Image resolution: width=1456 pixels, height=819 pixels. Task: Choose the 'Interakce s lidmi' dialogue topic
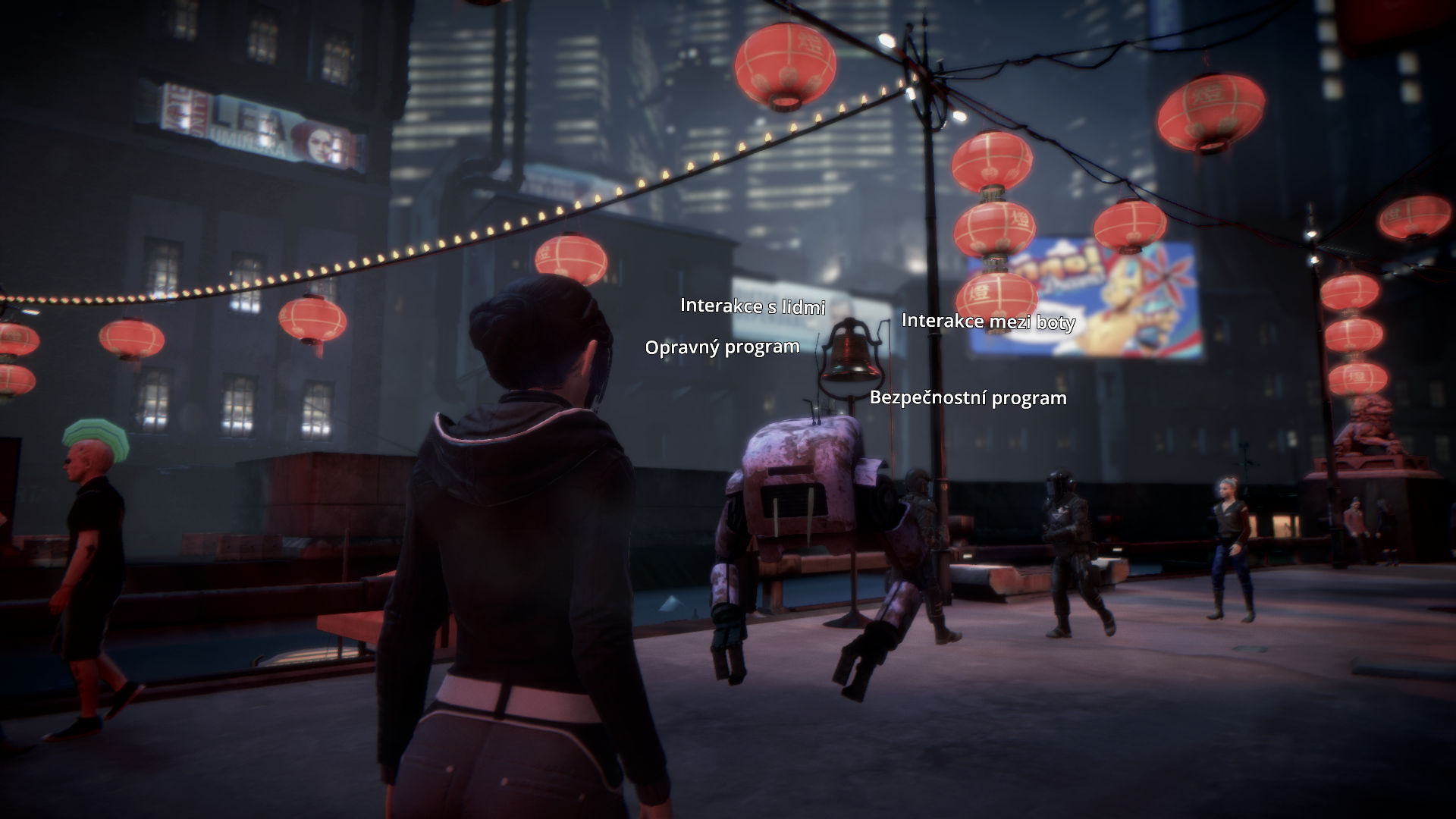[752, 306]
